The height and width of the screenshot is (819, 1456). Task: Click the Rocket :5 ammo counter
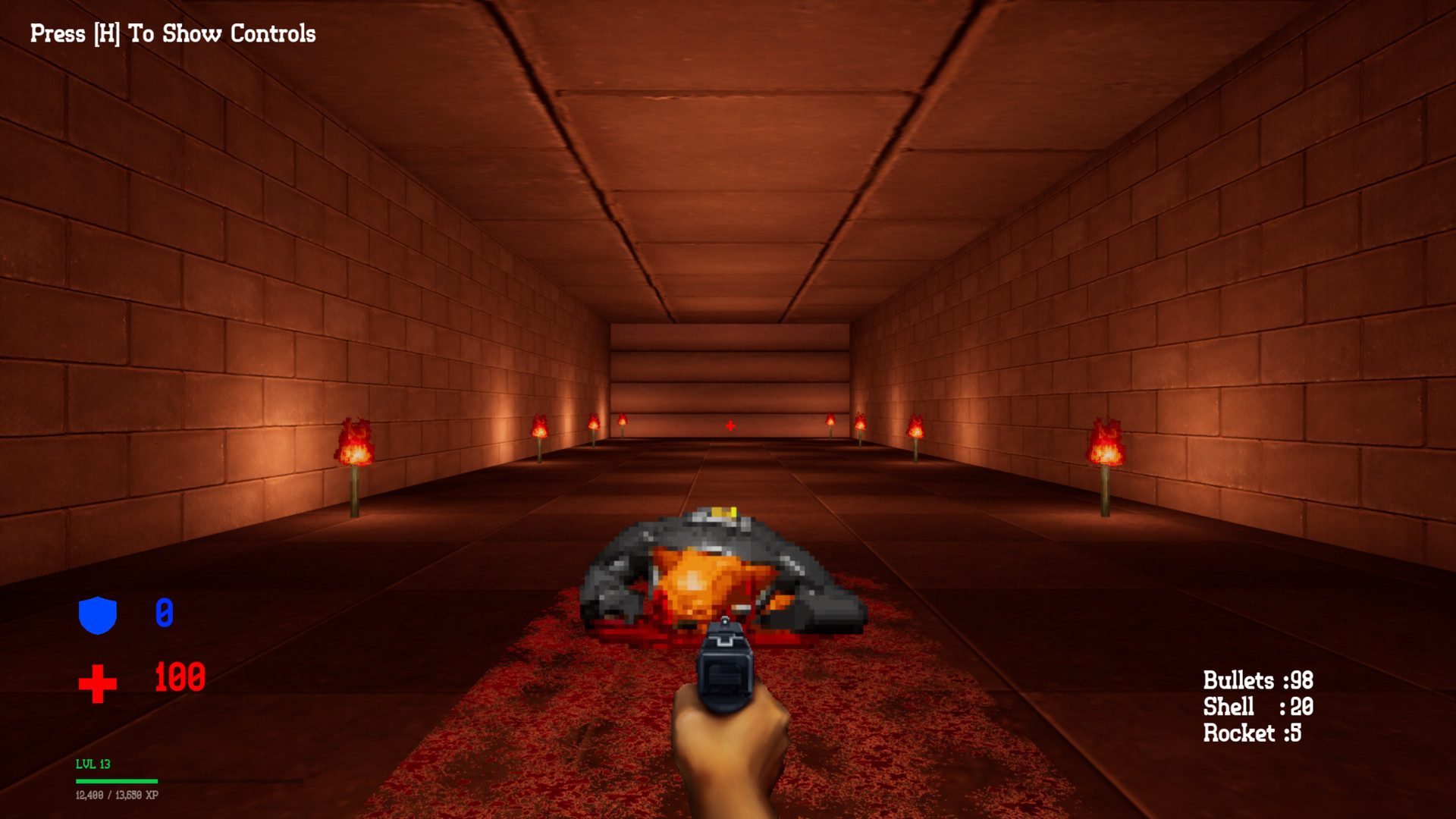(x=1251, y=733)
